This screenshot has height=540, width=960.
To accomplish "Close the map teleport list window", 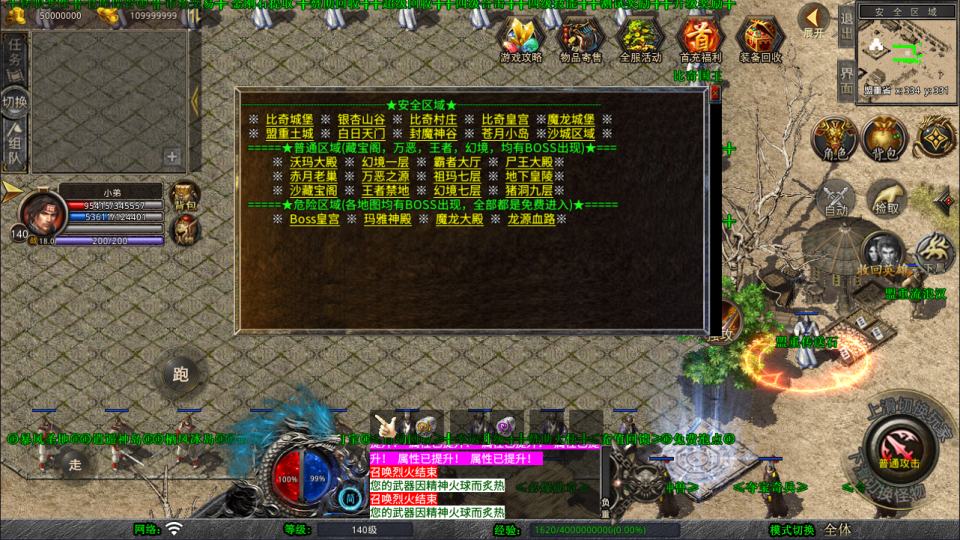I will pyautogui.click(x=715, y=93).
